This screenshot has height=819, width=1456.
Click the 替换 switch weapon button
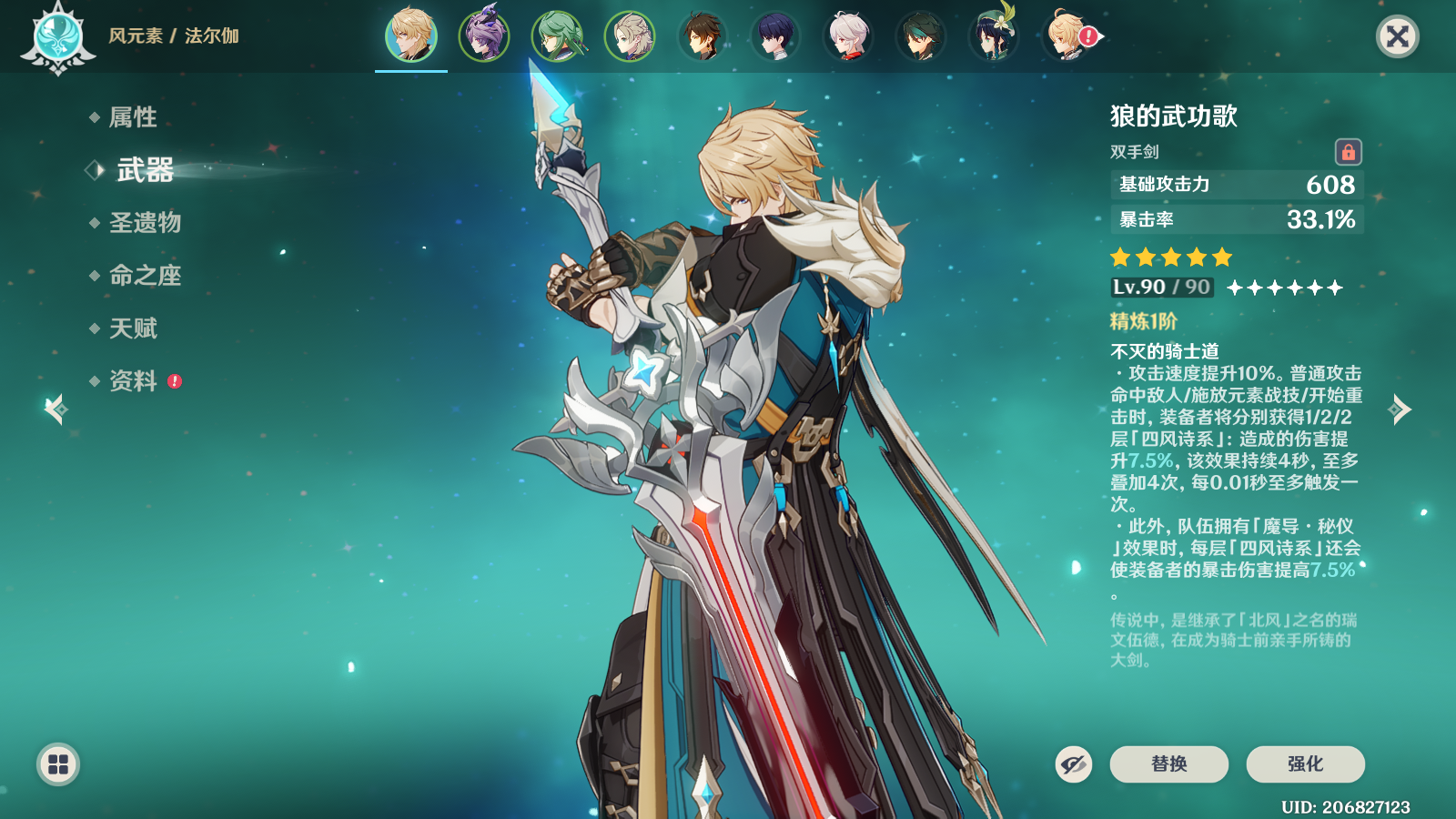point(1168,764)
